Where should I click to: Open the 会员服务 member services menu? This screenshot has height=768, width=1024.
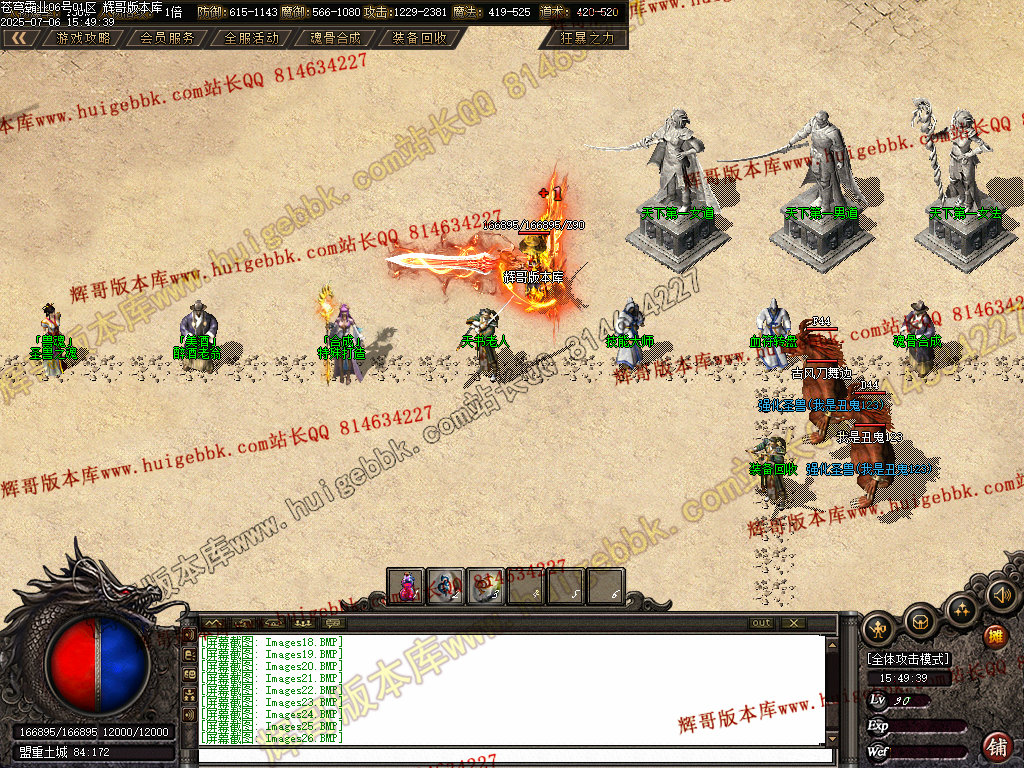coord(167,38)
